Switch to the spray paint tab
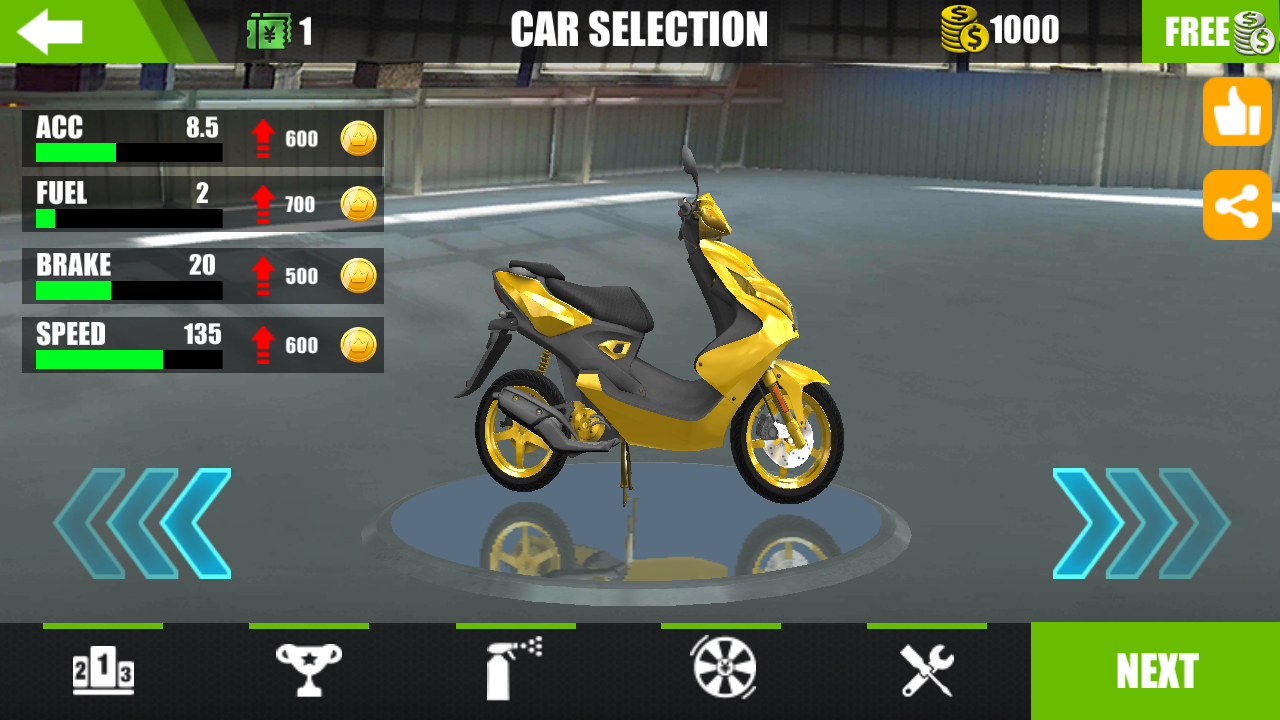The height and width of the screenshot is (720, 1280). 515,670
